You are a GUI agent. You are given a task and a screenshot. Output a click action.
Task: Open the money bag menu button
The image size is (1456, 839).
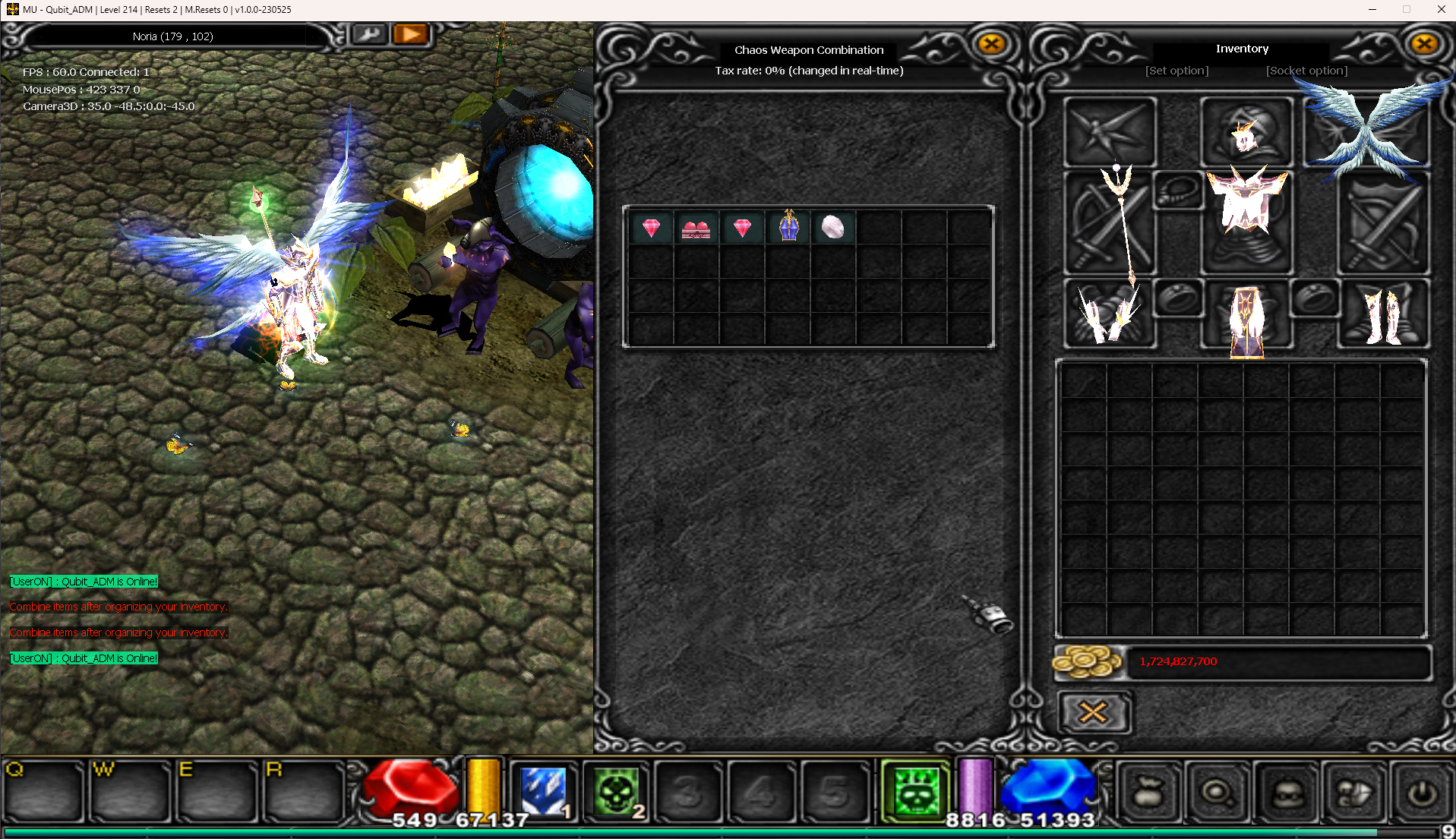(x=1149, y=793)
